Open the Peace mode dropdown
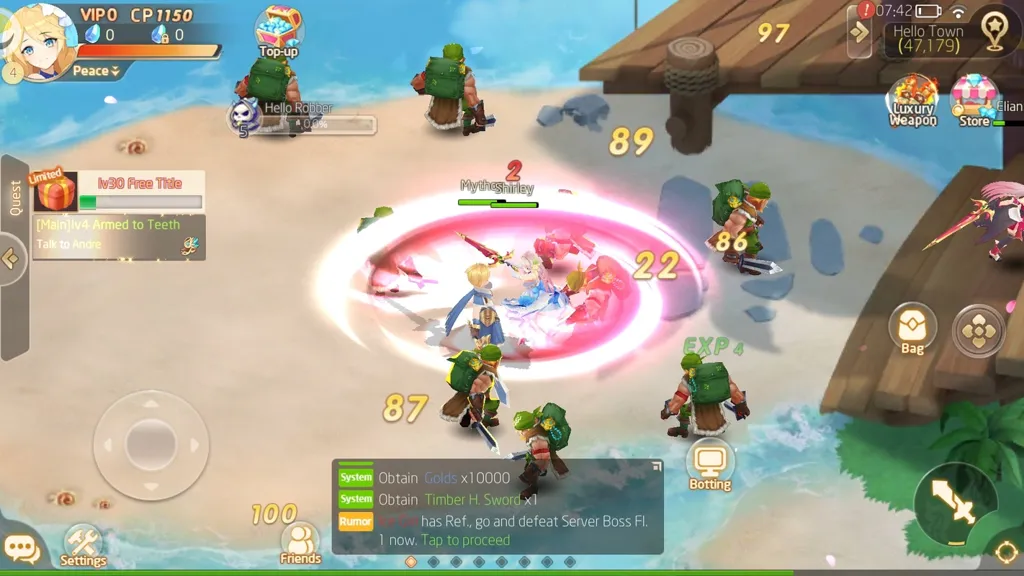This screenshot has width=1024, height=576. click(x=96, y=71)
